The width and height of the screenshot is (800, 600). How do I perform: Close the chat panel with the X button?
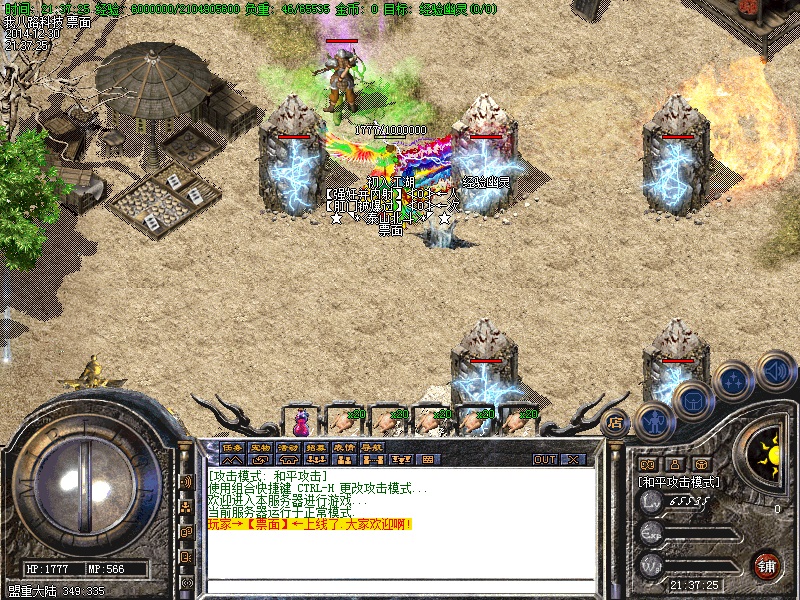[574, 459]
